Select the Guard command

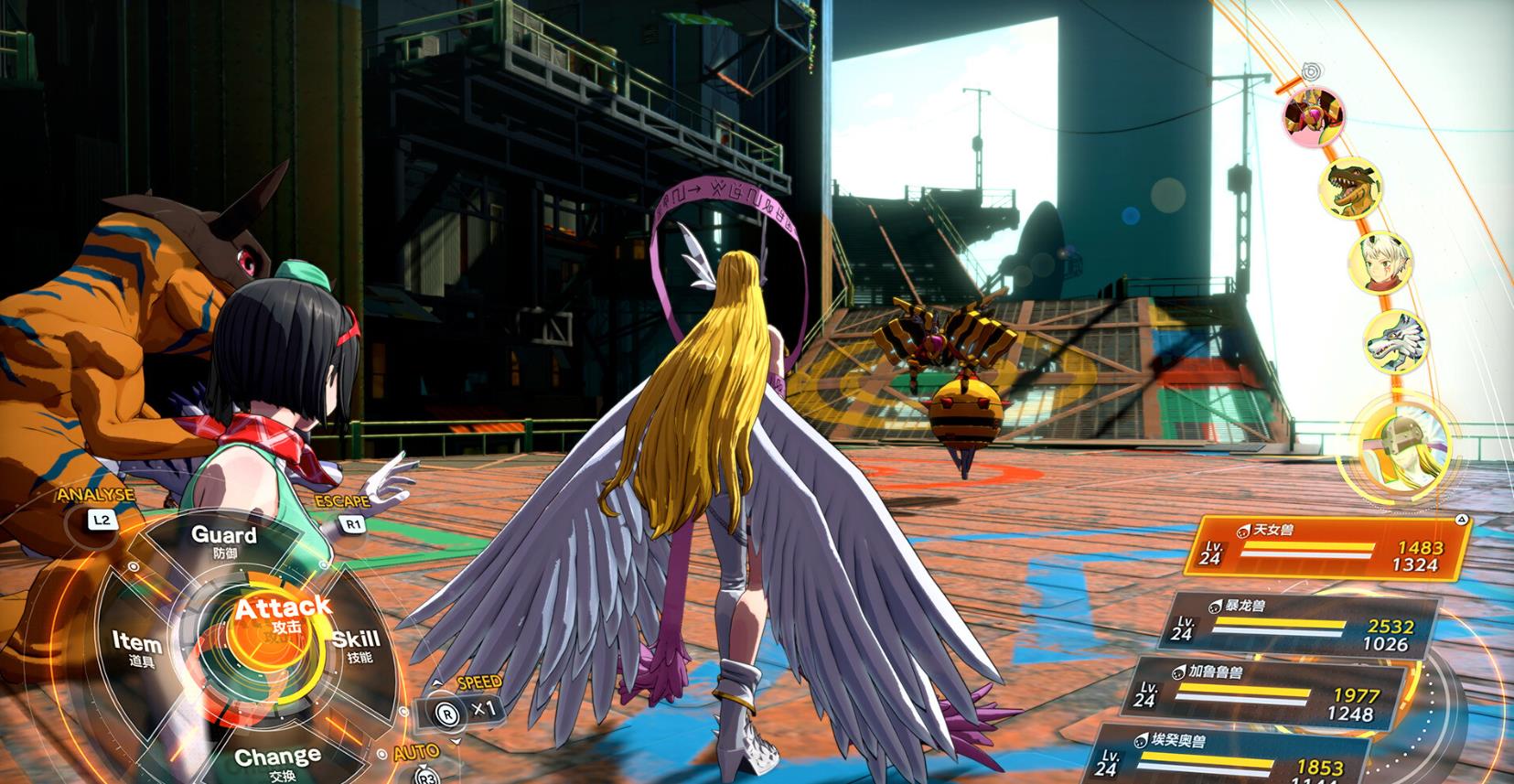click(223, 541)
